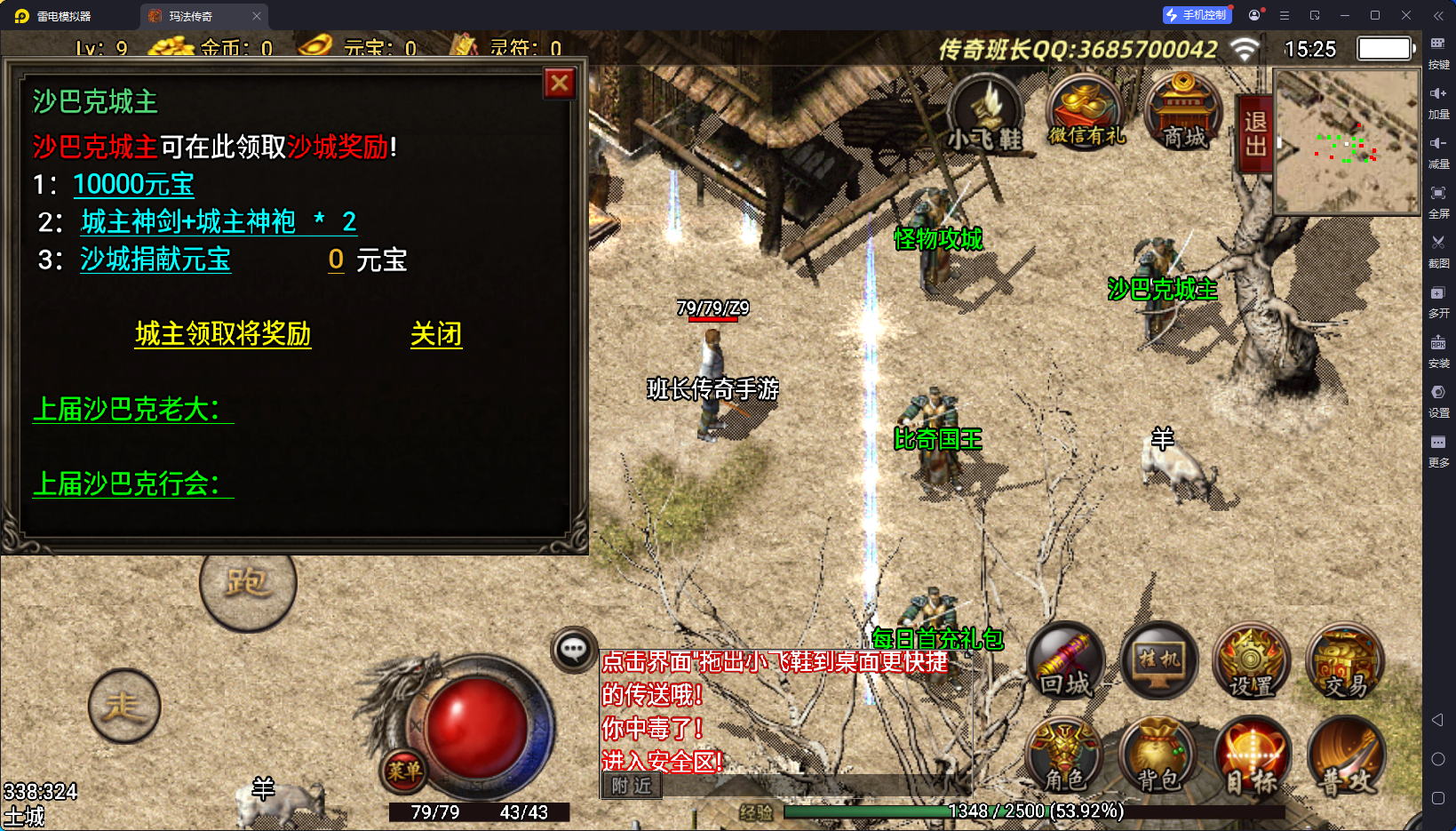Switch to the 附近 nearby chat tab
1456x831 pixels.
pos(632,786)
